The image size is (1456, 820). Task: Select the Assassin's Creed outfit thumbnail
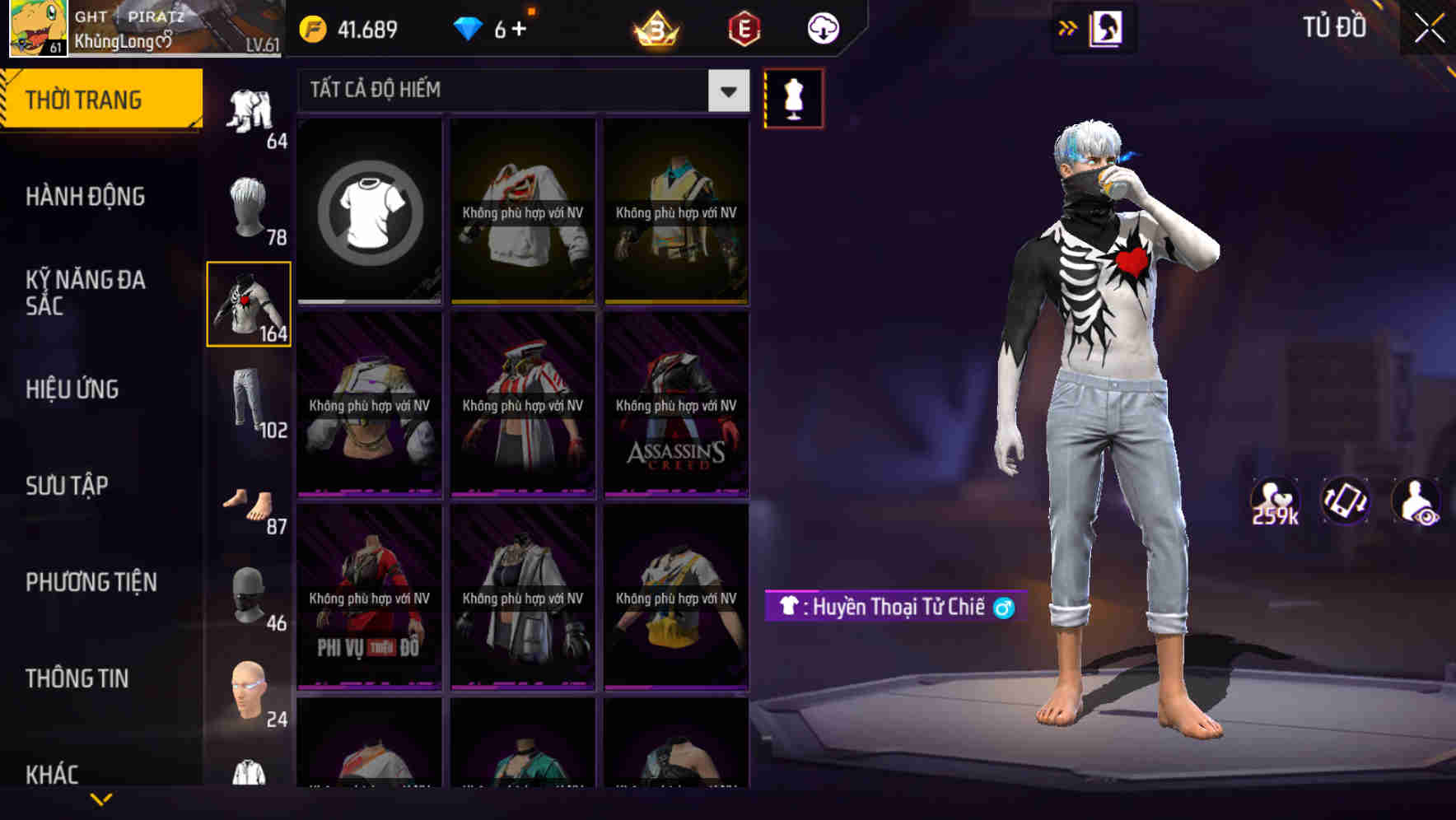click(675, 403)
